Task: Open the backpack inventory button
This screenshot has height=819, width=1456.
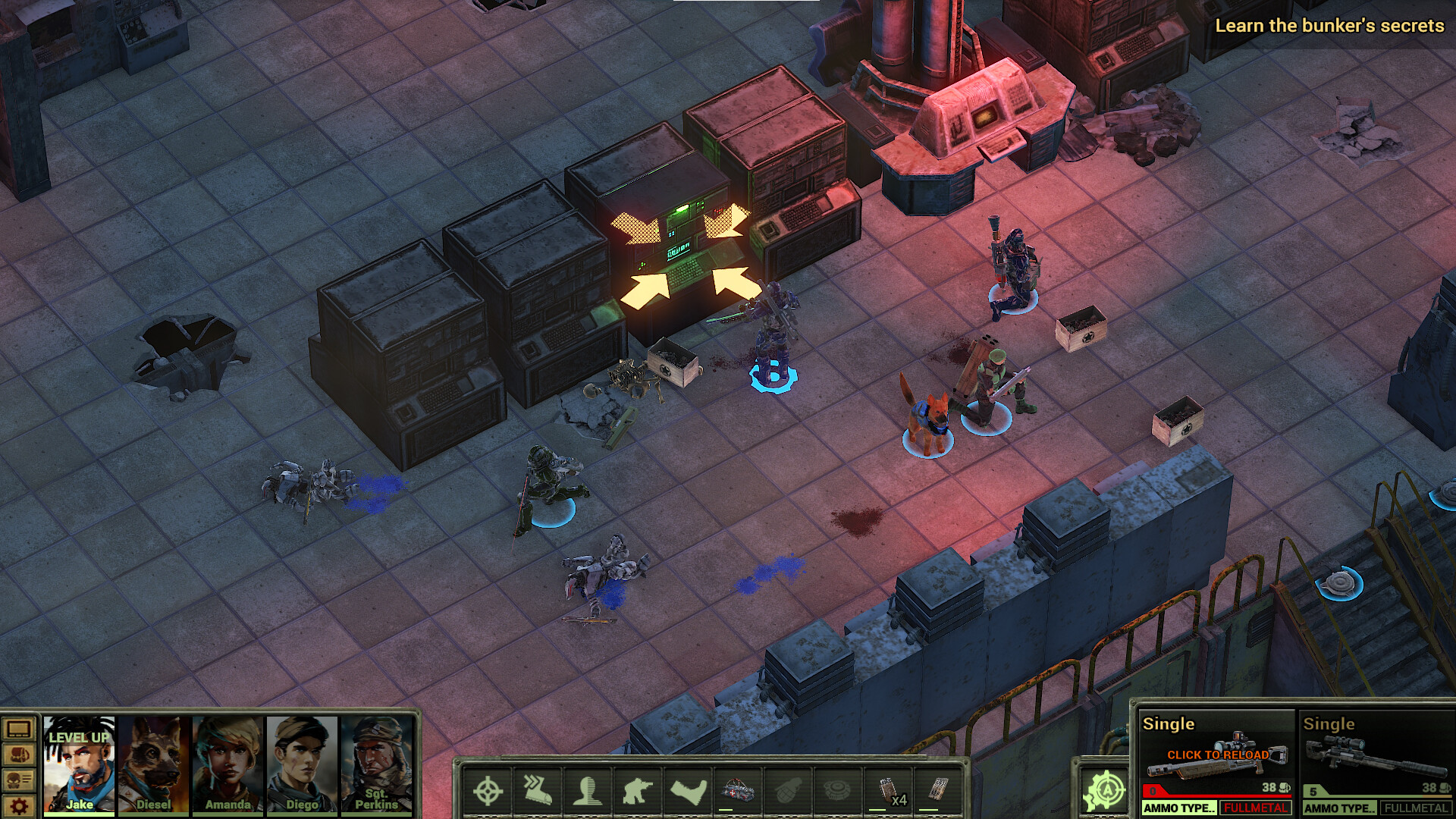Action: (x=19, y=755)
